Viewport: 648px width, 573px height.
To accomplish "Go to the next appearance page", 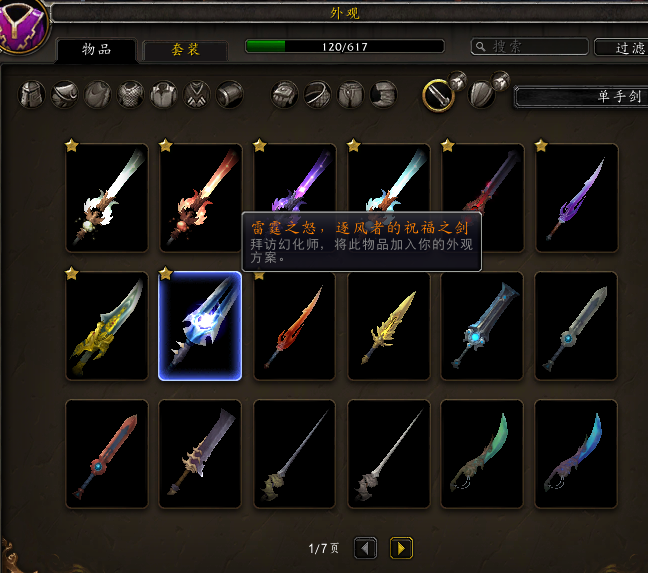I will pyautogui.click(x=401, y=548).
